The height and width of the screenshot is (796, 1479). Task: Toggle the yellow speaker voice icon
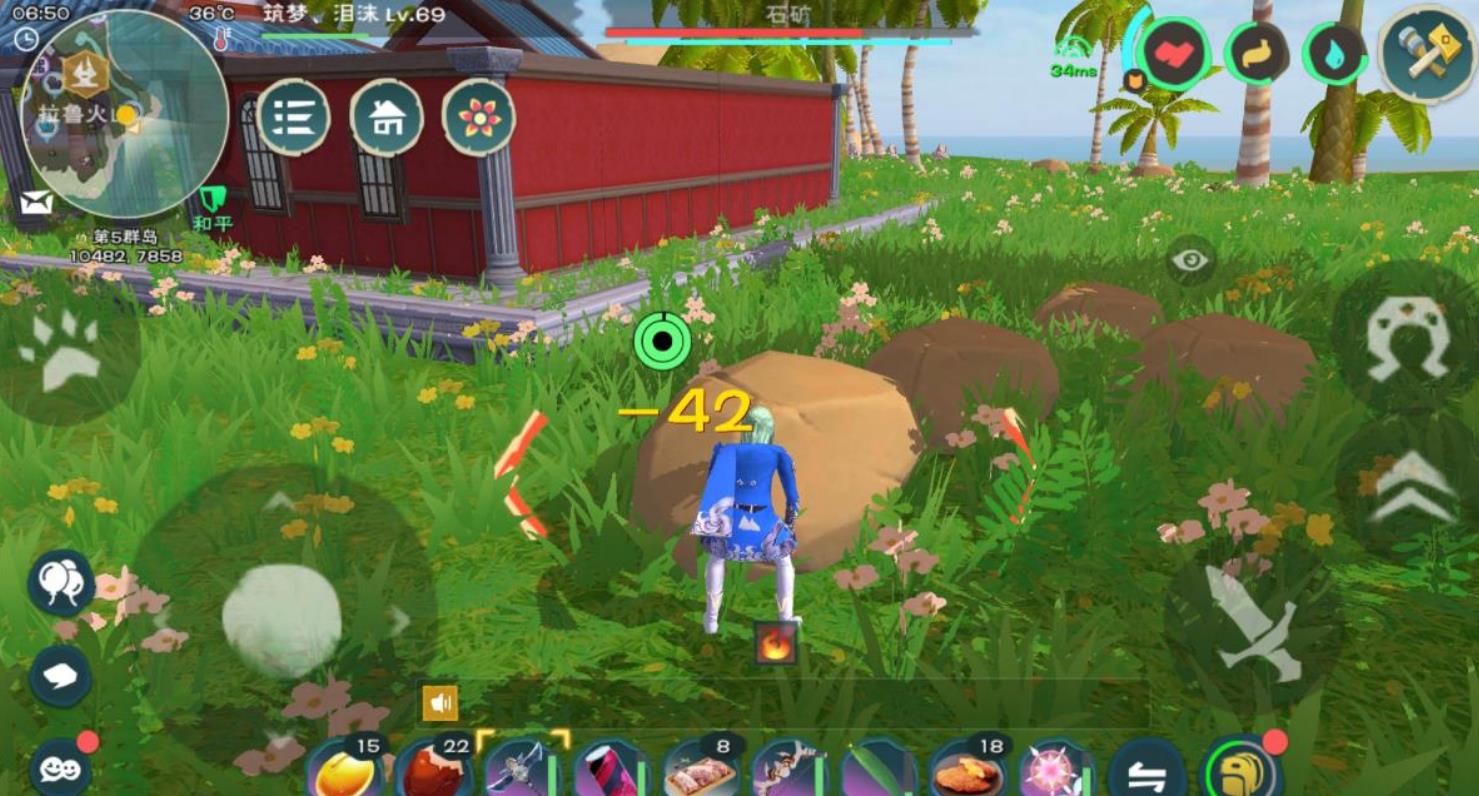[440, 703]
